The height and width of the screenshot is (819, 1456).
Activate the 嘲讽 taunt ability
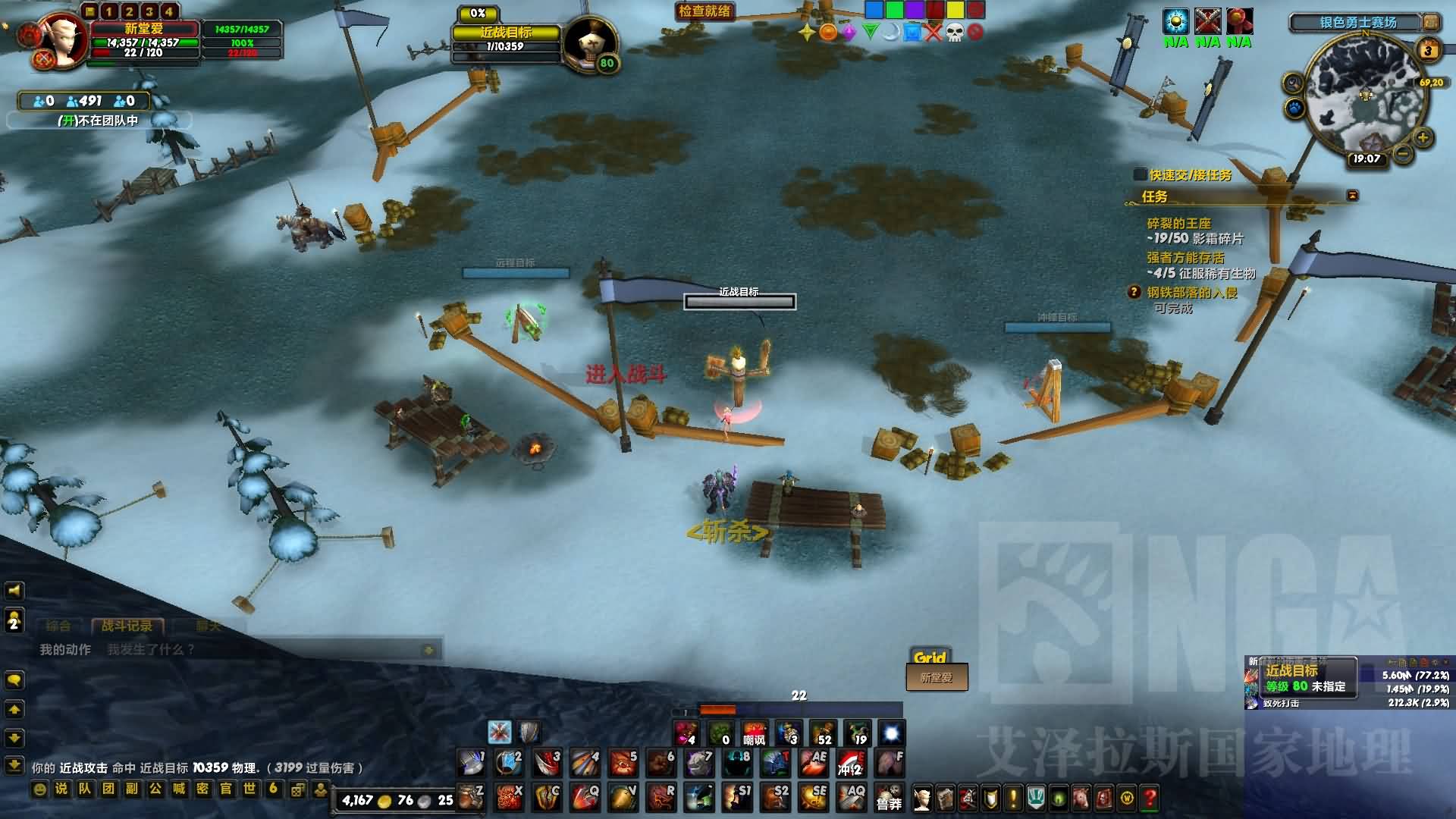point(754,734)
